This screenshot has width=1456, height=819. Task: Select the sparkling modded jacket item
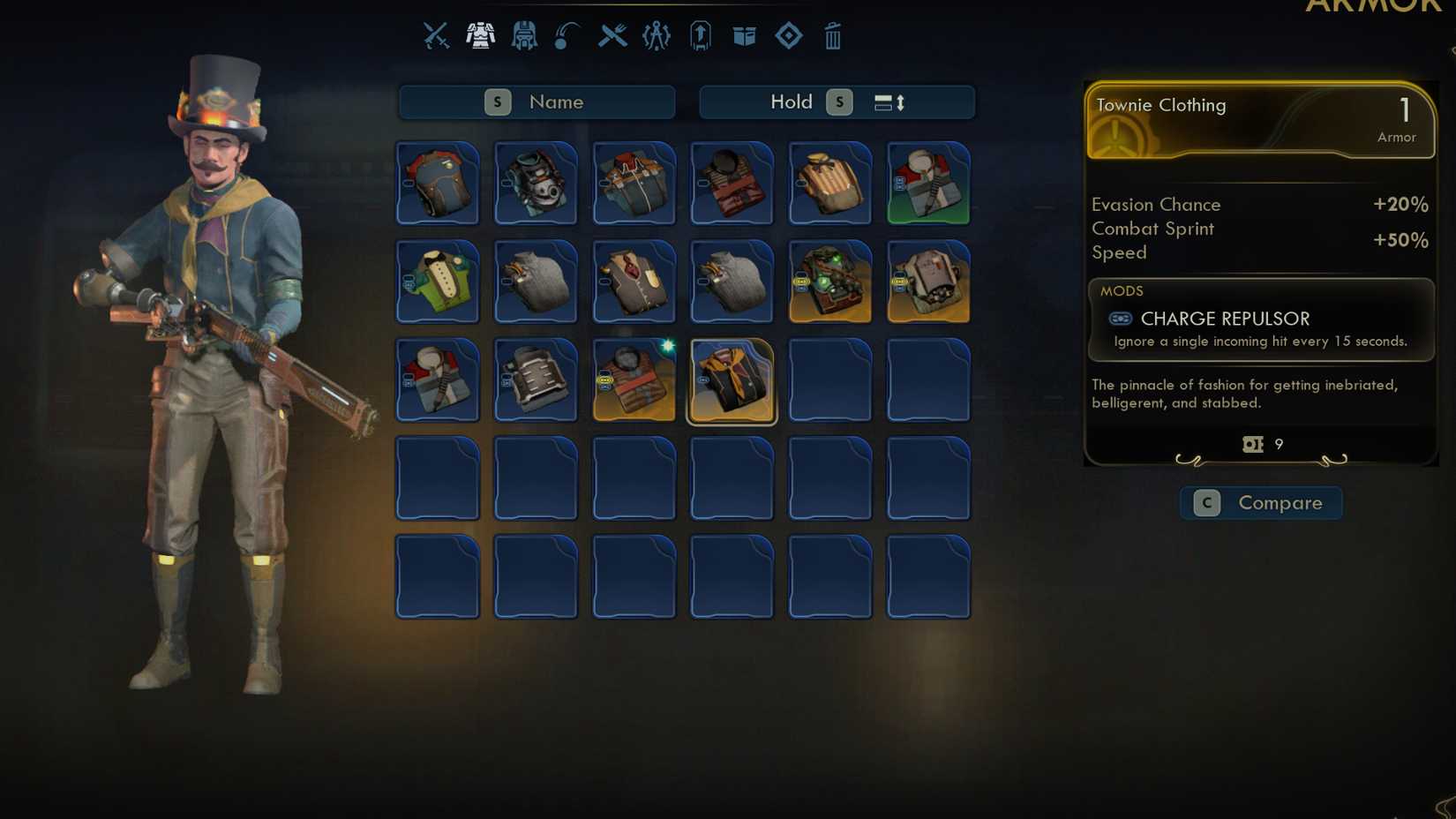[634, 380]
